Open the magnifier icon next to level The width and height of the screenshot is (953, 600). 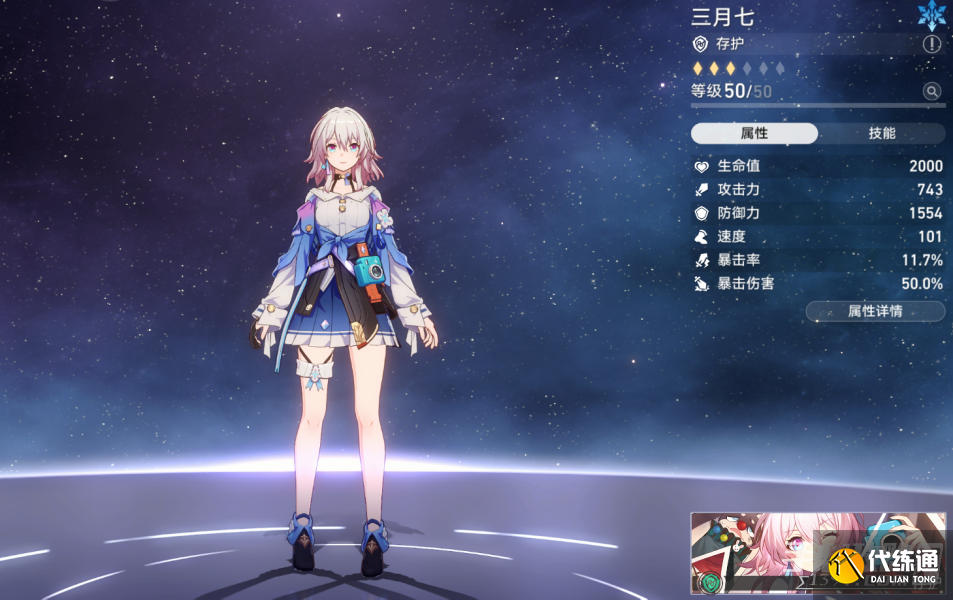coord(932,91)
